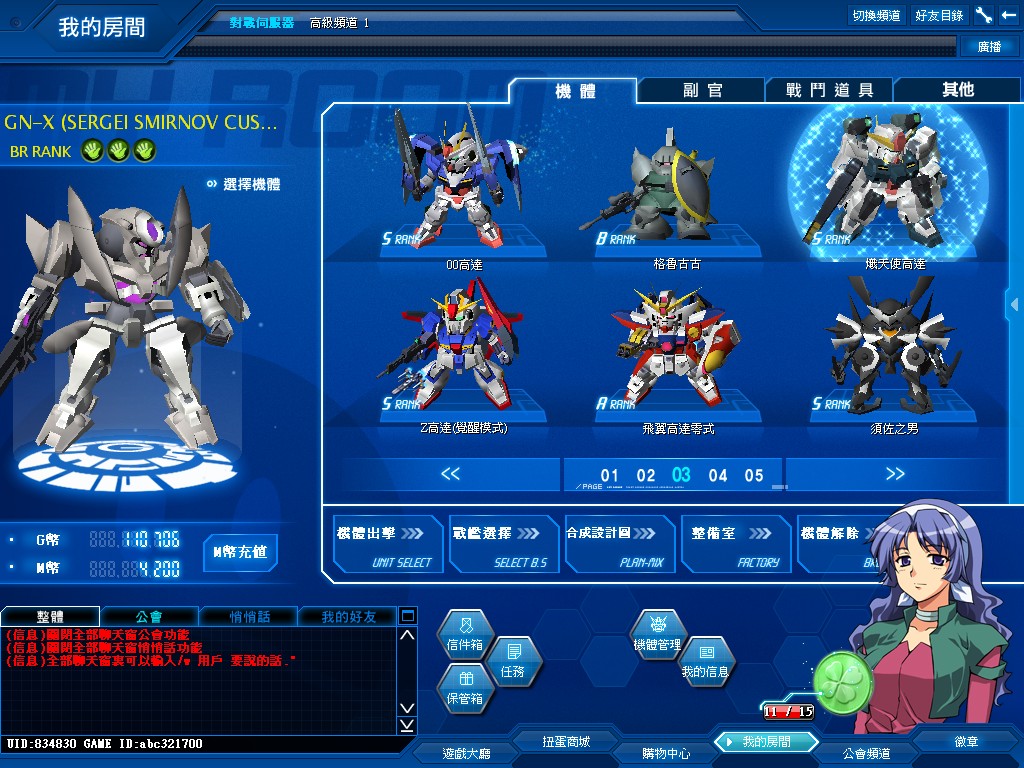This screenshot has width=1024, height=768.
Task: Pick the Z高達 (覺醒模式) unit
Action: 462,350
